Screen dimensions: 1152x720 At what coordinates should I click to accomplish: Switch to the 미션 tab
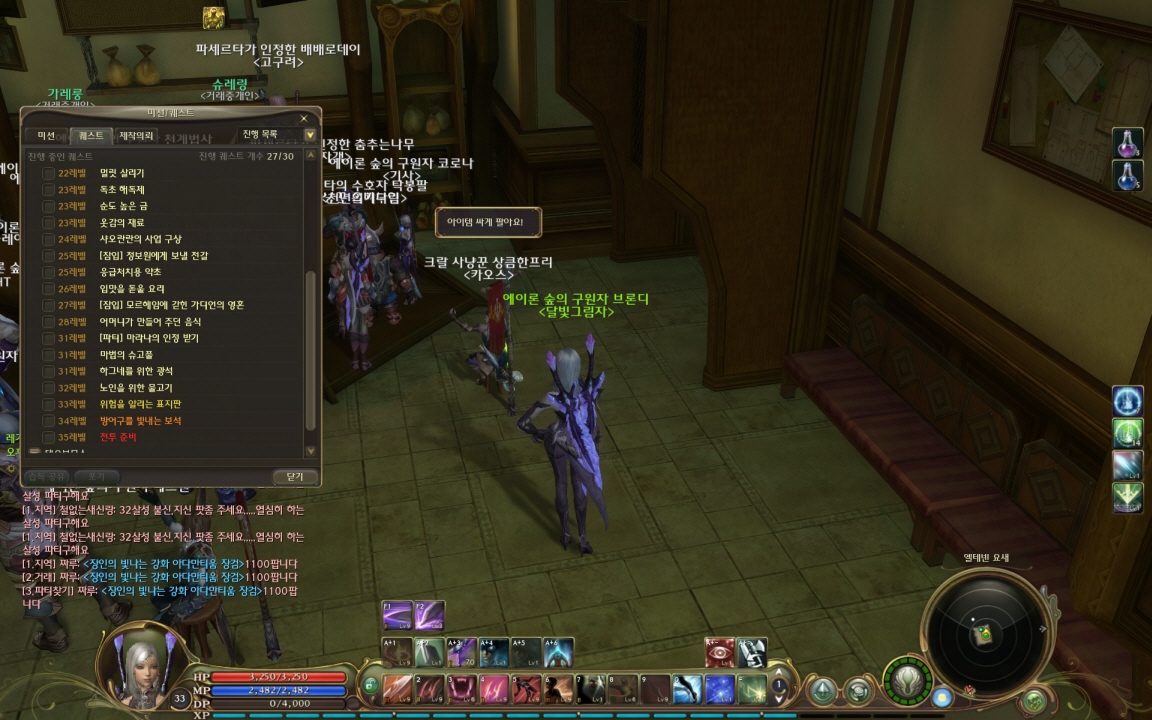[x=46, y=135]
